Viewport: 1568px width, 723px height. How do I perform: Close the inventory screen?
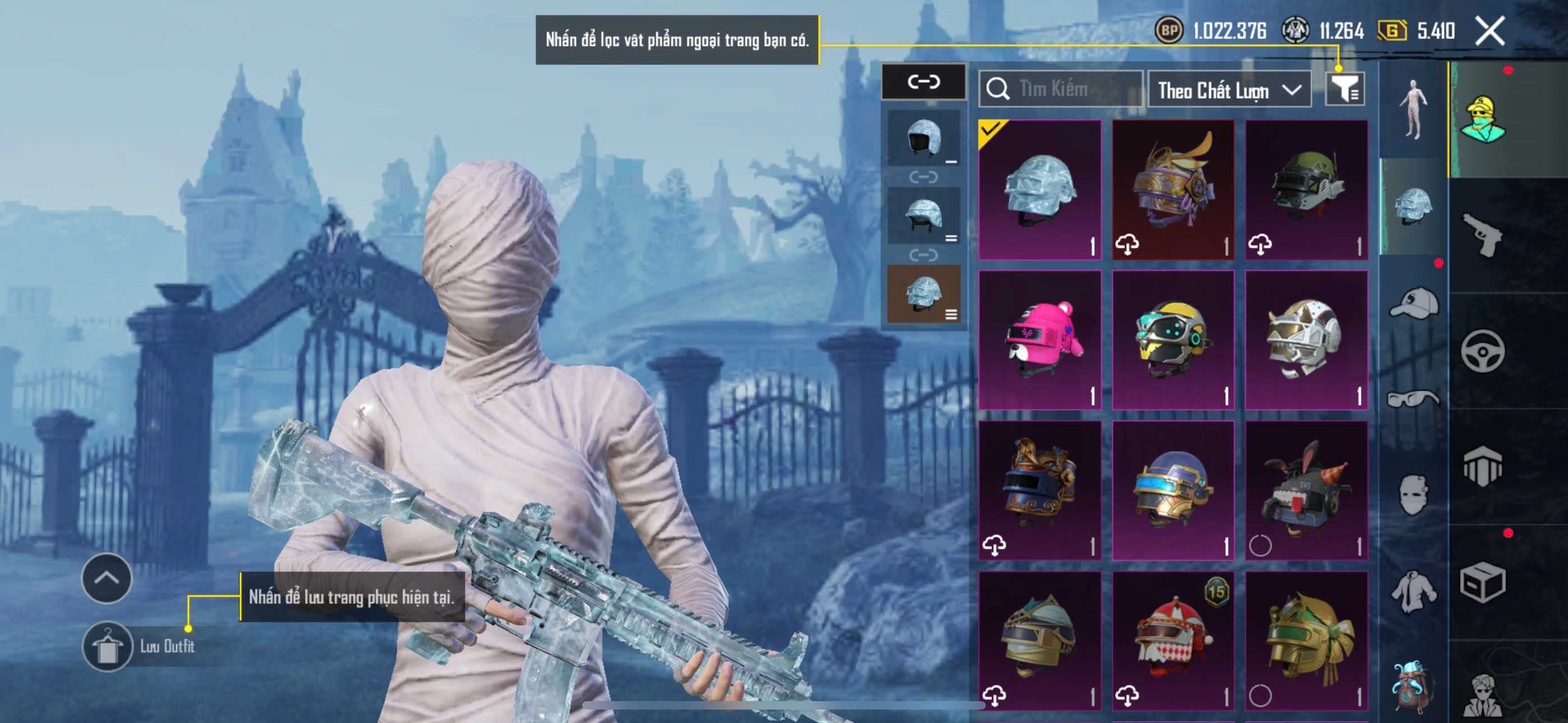click(x=1489, y=30)
